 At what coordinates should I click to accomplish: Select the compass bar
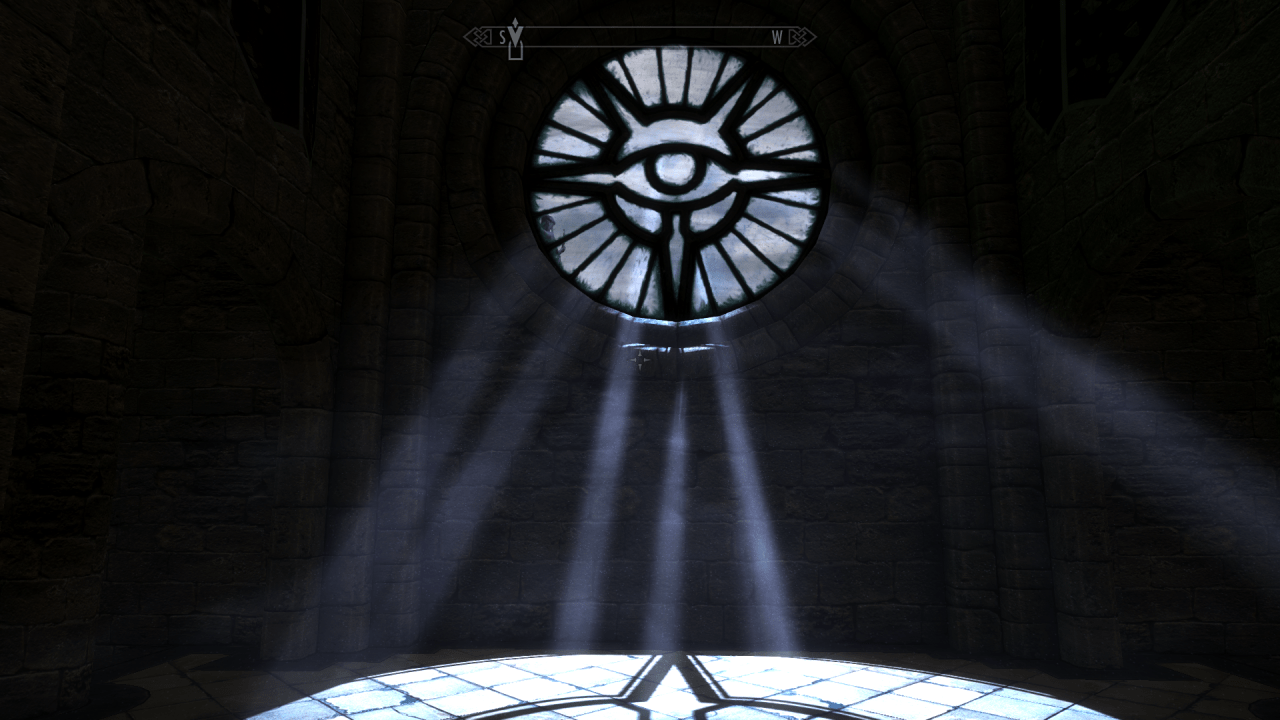click(x=640, y=38)
